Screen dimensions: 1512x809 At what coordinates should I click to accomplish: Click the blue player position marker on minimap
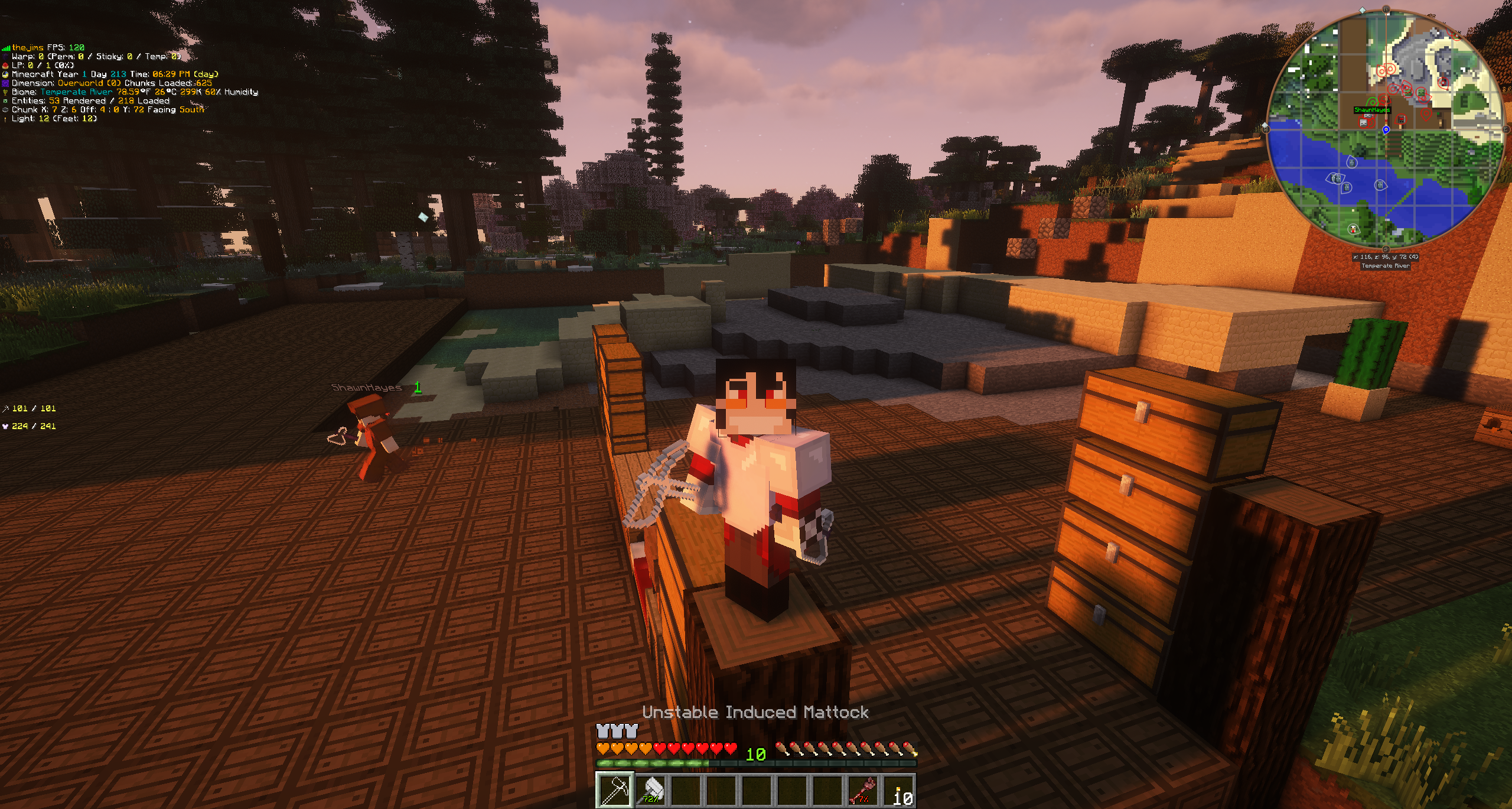click(1386, 130)
